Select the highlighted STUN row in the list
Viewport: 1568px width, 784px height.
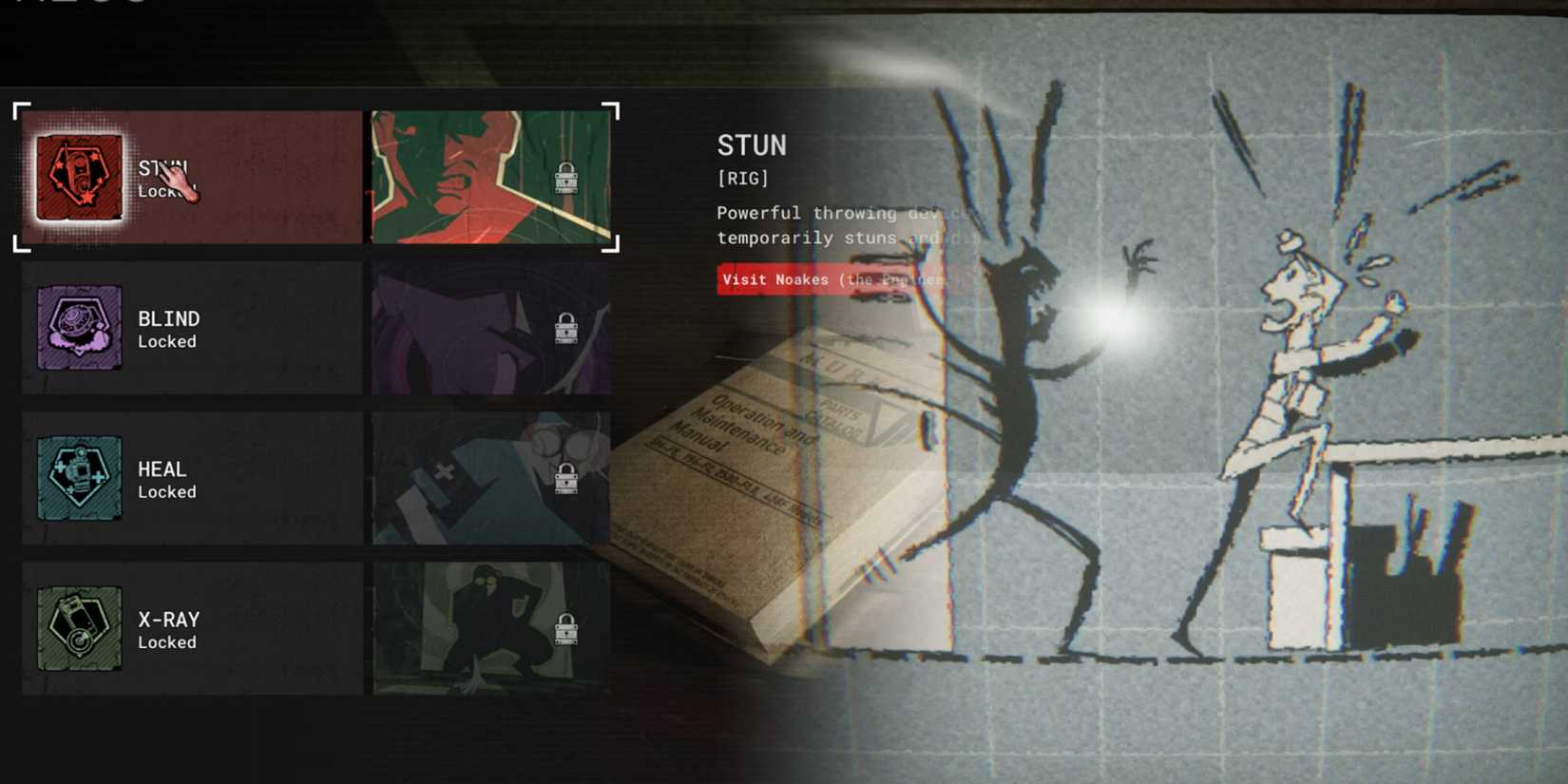coord(190,176)
